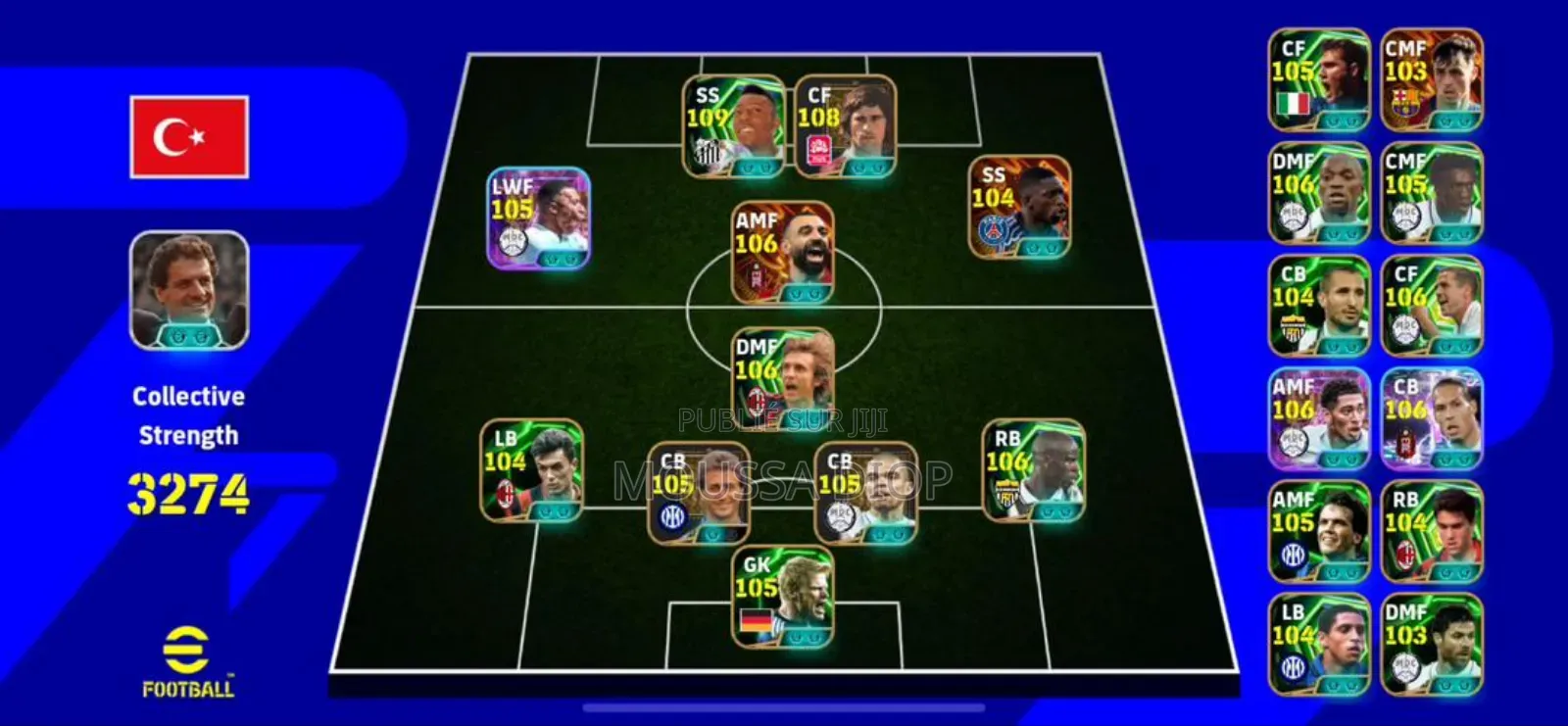The width and height of the screenshot is (1568, 726).
Task: Choose the CMF 103 substitute card
Action: [x=1432, y=80]
